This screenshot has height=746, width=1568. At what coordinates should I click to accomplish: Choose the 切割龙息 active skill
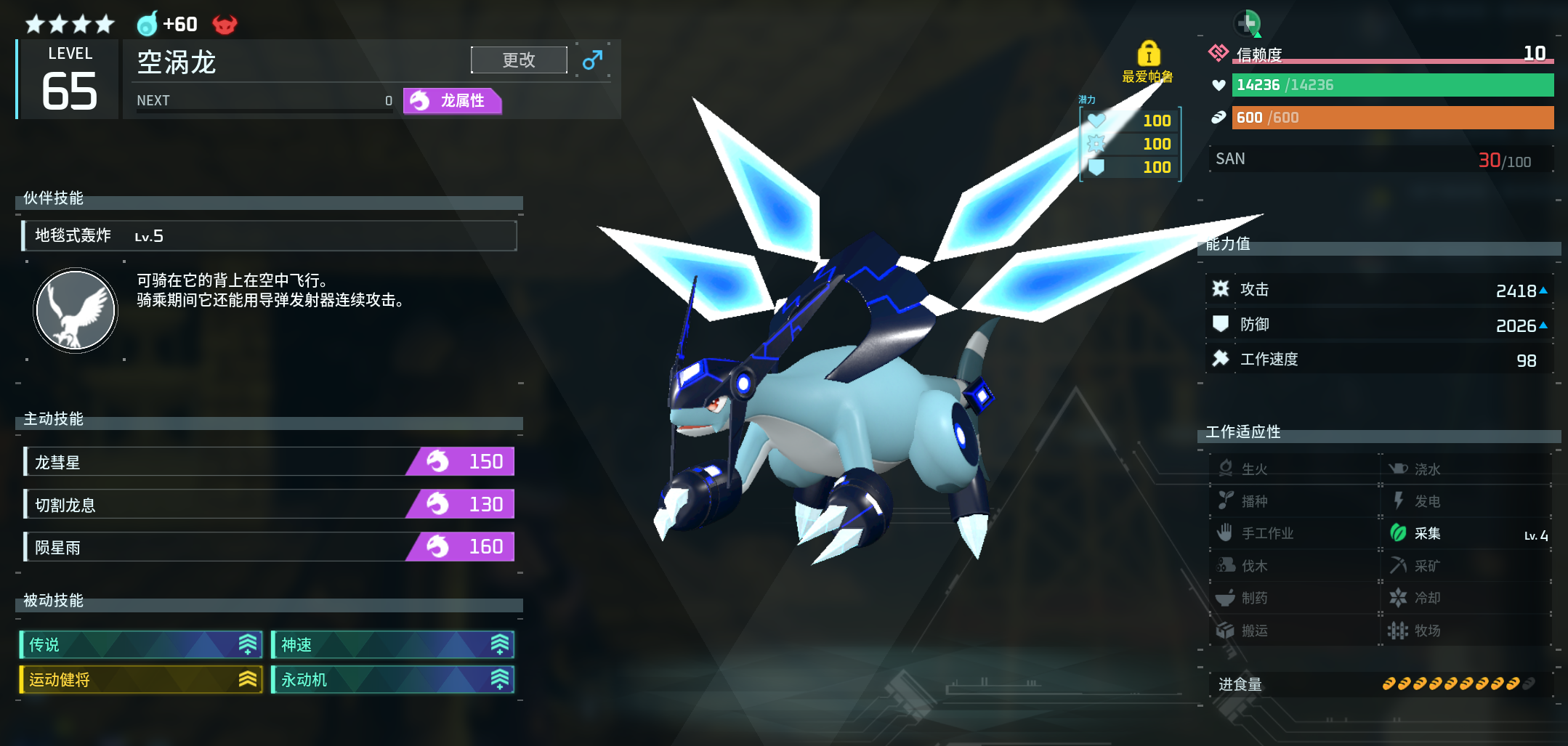click(269, 504)
